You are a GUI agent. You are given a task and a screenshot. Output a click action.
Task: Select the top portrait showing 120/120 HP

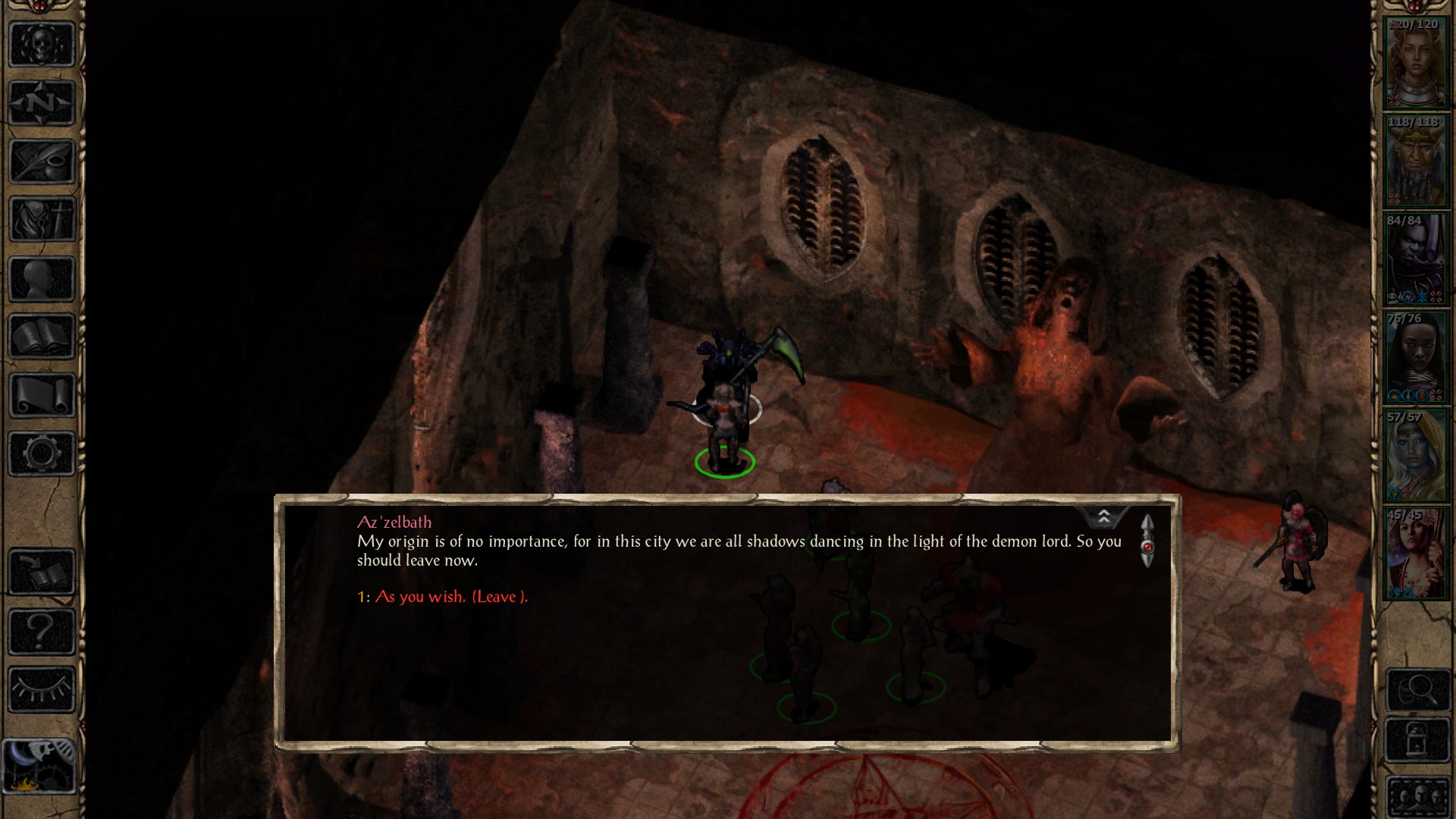tap(1417, 61)
